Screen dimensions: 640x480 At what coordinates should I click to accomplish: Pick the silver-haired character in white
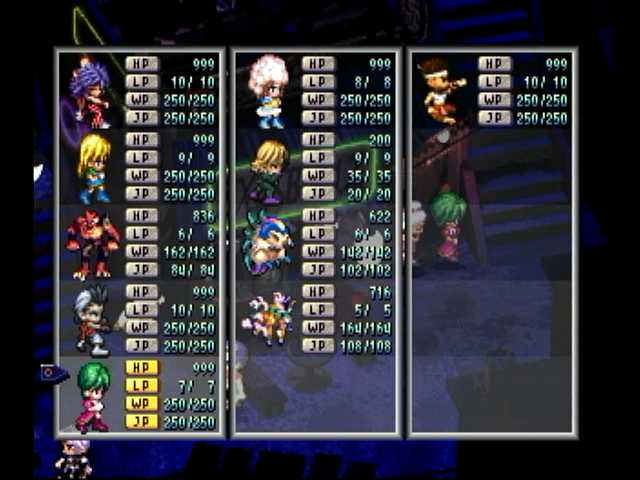[x=93, y=320]
